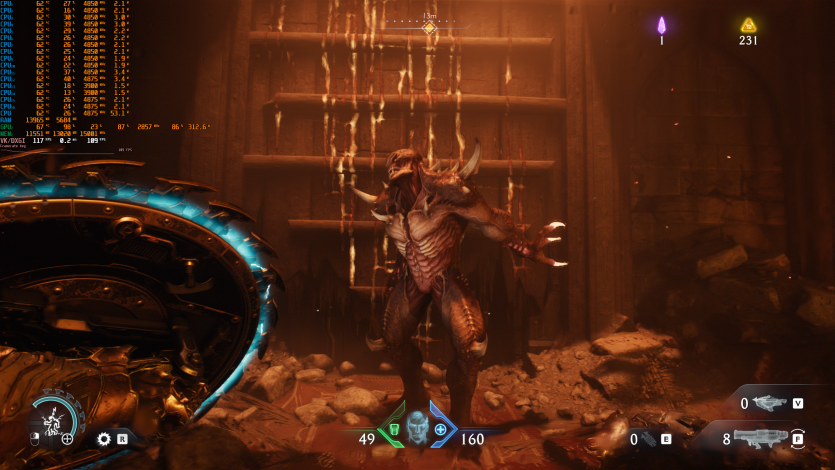Click the diamond objective marker on compass
This screenshot has height=470, width=835.
pos(429,28)
